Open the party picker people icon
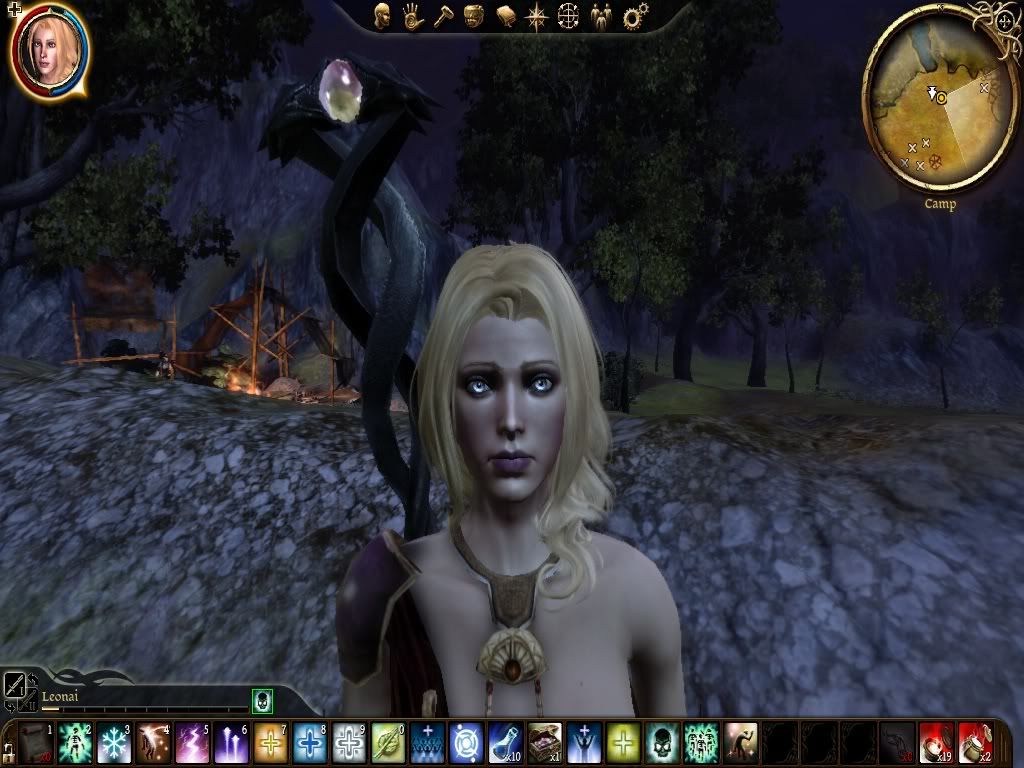 (x=600, y=16)
